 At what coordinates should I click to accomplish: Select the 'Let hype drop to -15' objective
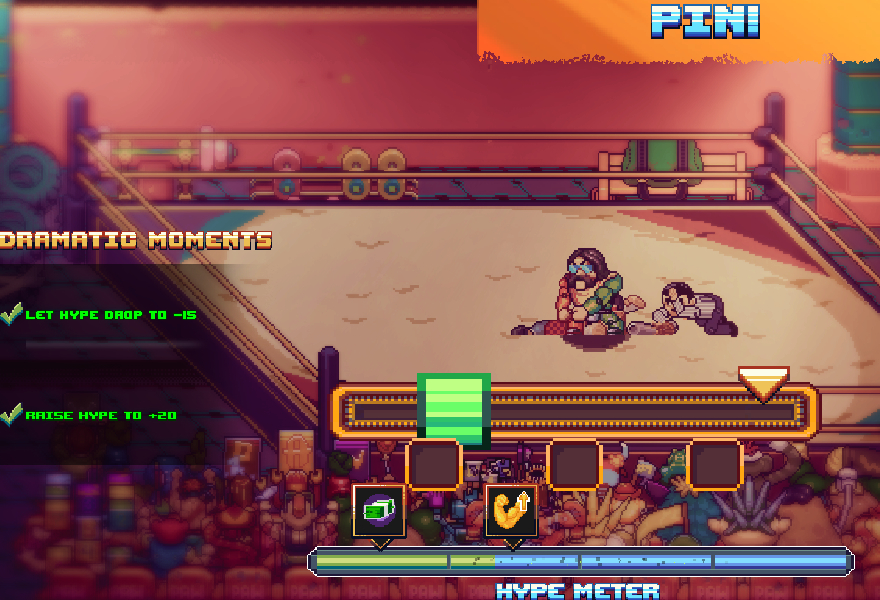point(110,315)
